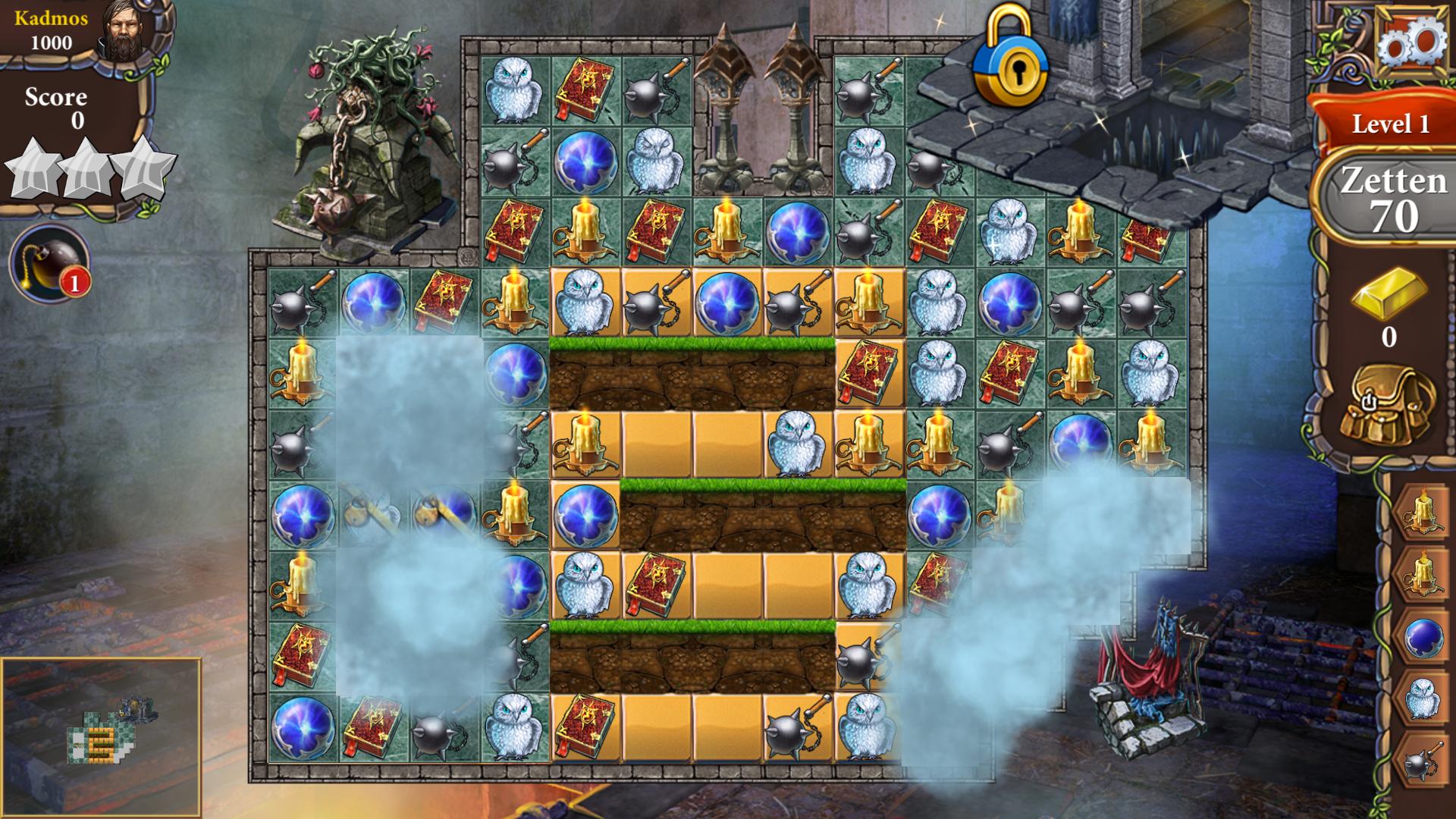Select the white owl goal in sidebar
This screenshot has width=1456, height=819.
pyautogui.click(x=1423, y=698)
